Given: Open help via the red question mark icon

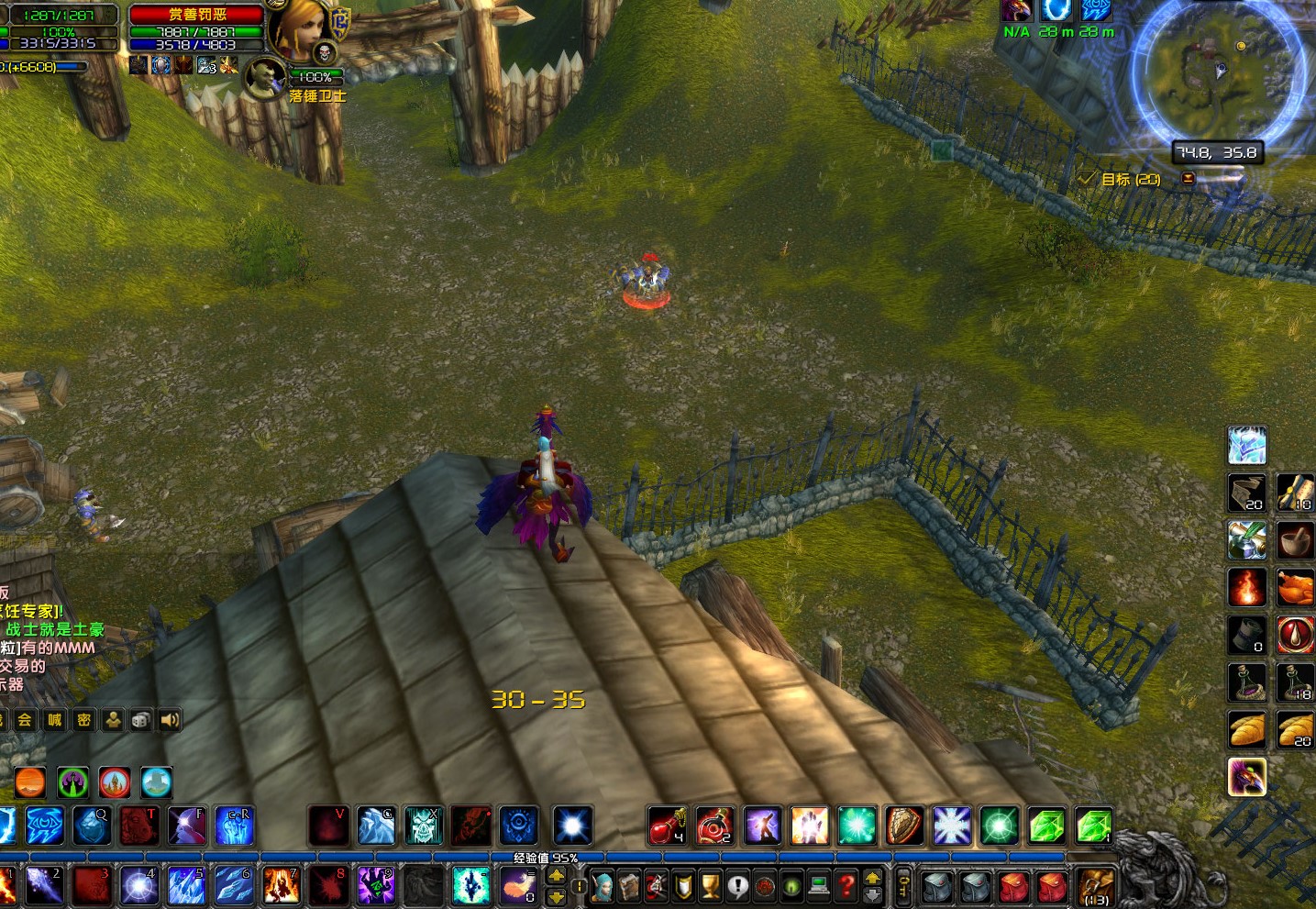Looking at the screenshot, I should coord(845,885).
